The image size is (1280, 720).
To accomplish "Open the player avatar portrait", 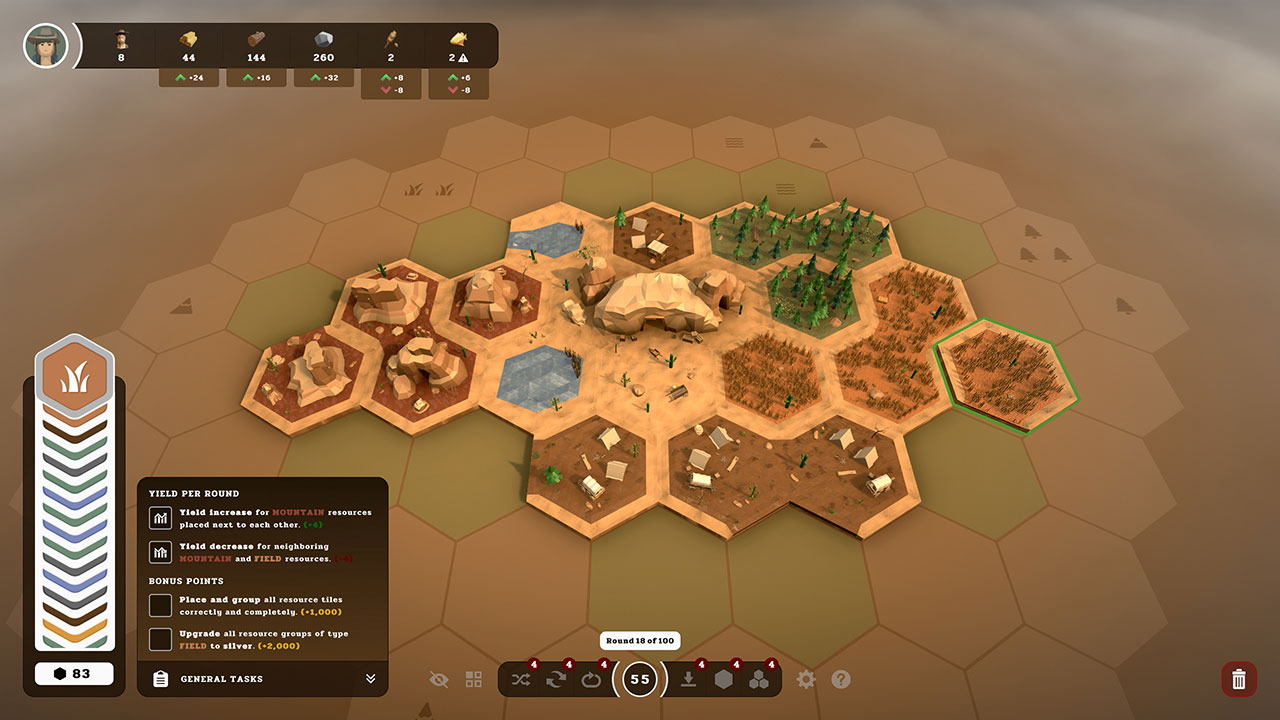I will tap(44, 44).
